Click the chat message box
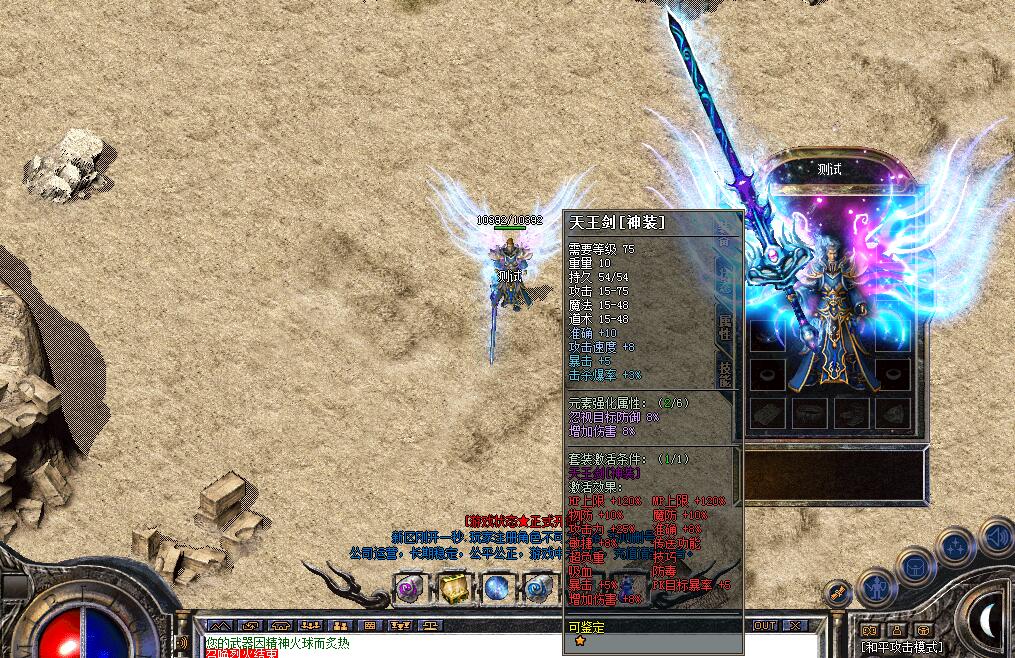 point(380,646)
